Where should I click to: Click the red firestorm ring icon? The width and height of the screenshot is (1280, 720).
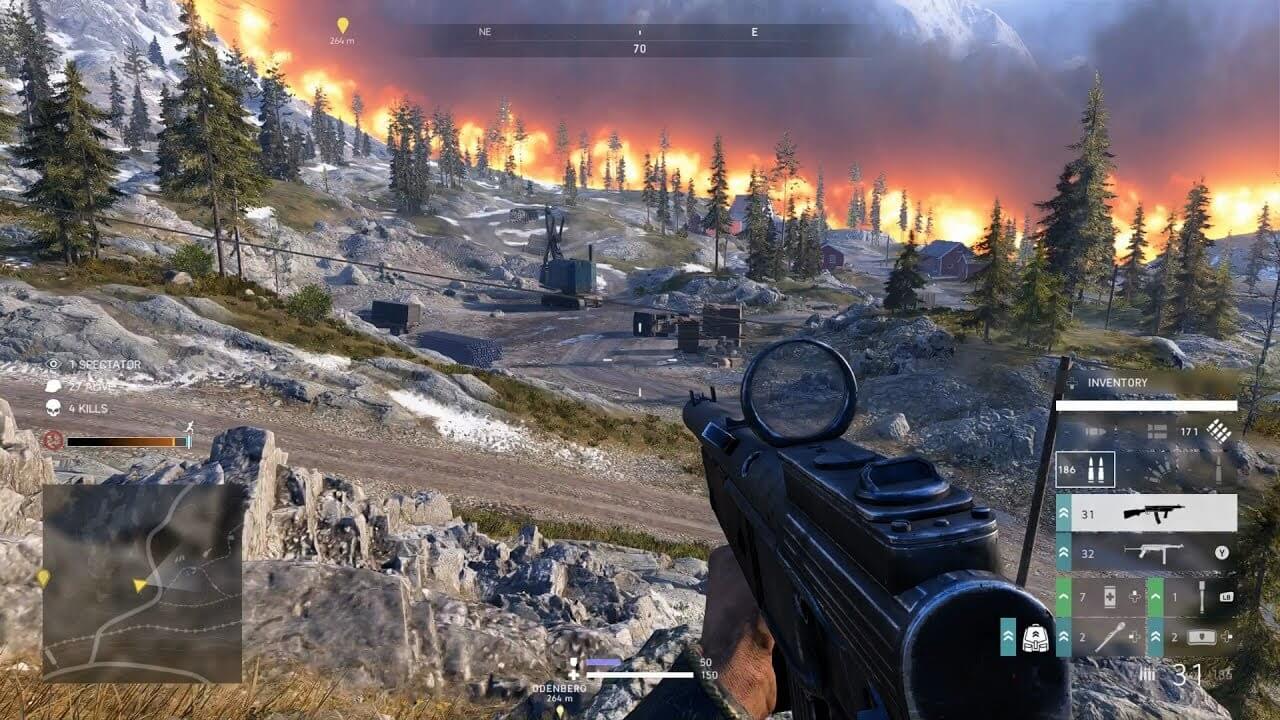(x=53, y=440)
